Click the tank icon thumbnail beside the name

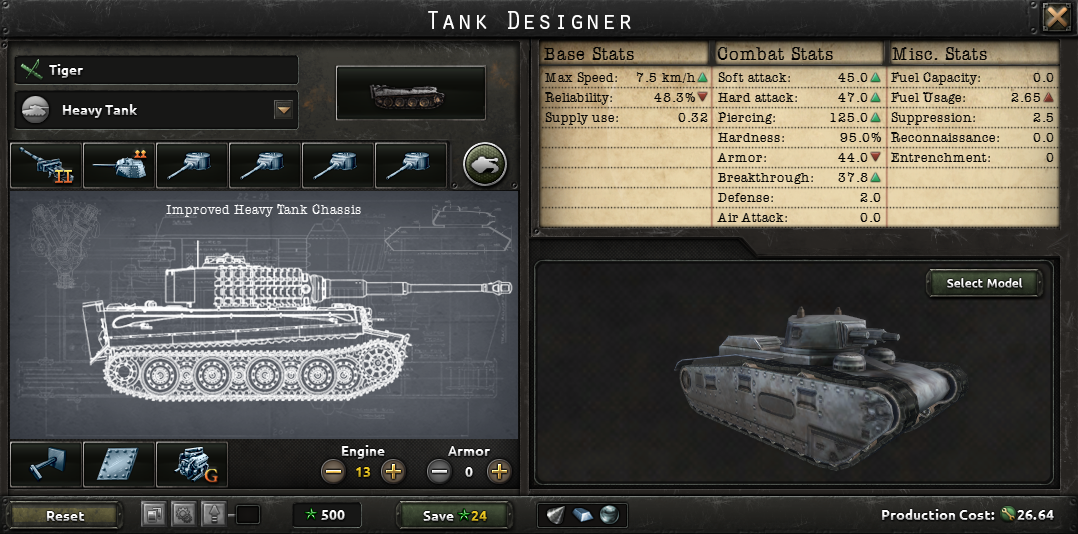point(410,97)
